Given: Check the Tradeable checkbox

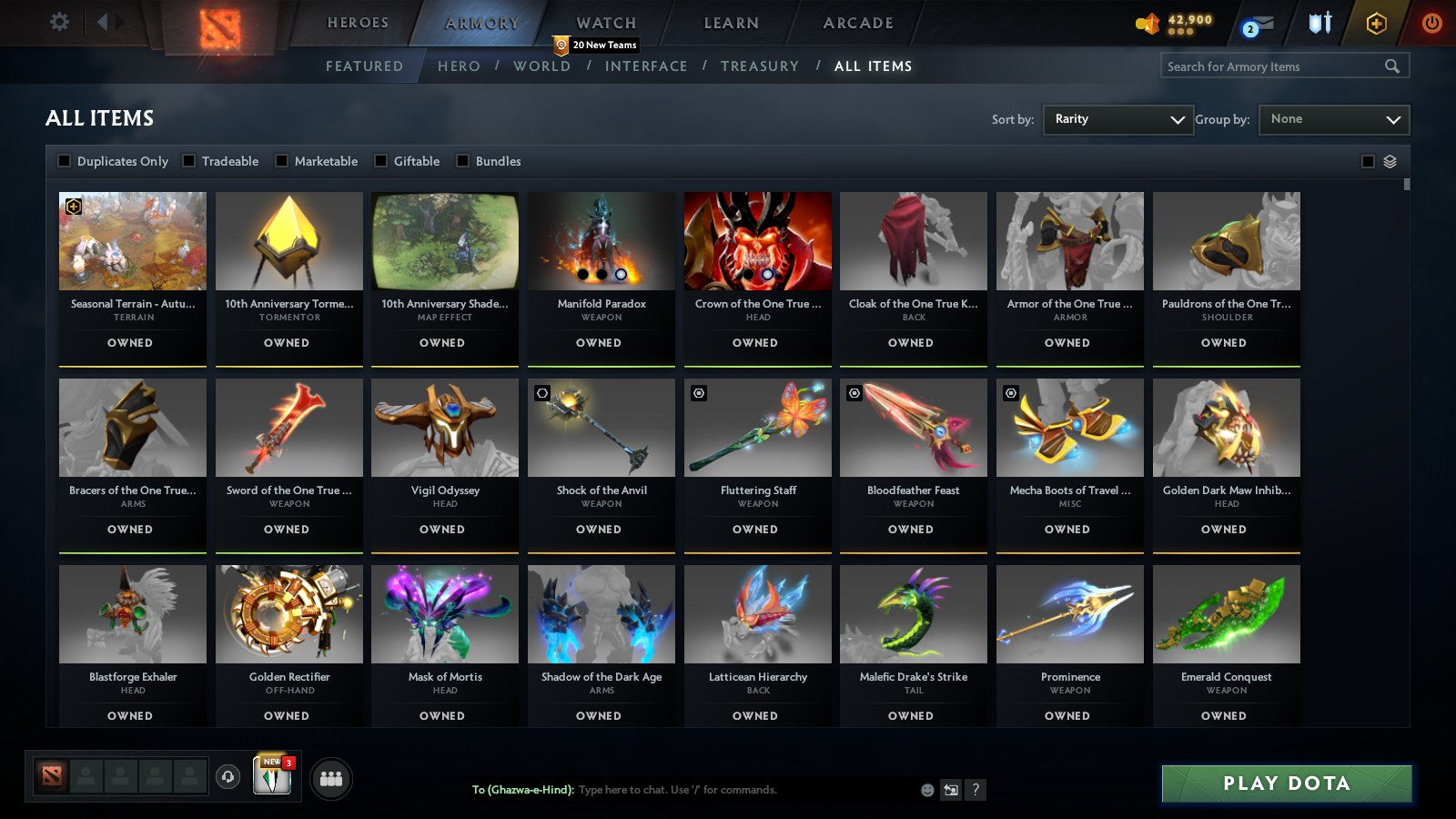Looking at the screenshot, I should click(x=188, y=160).
